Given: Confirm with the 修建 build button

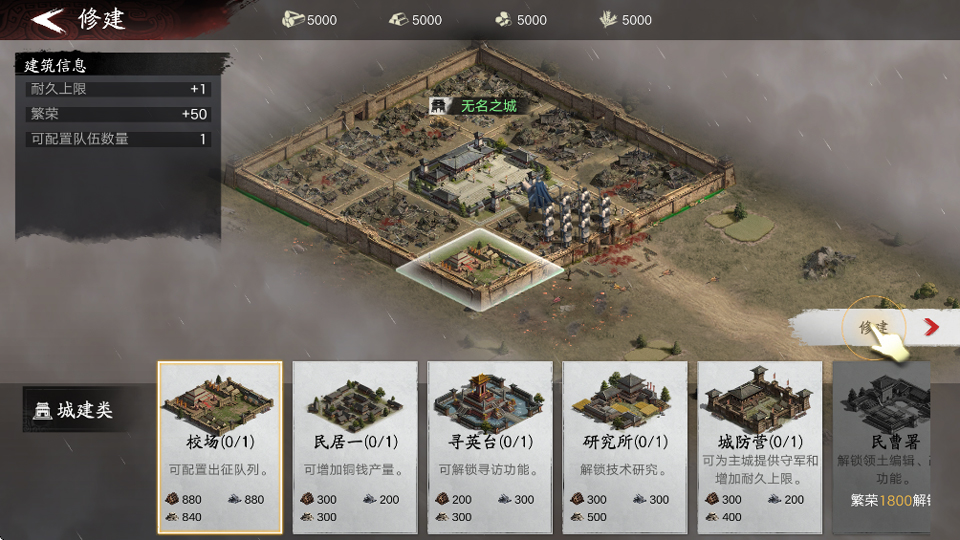Looking at the screenshot, I should tap(873, 327).
